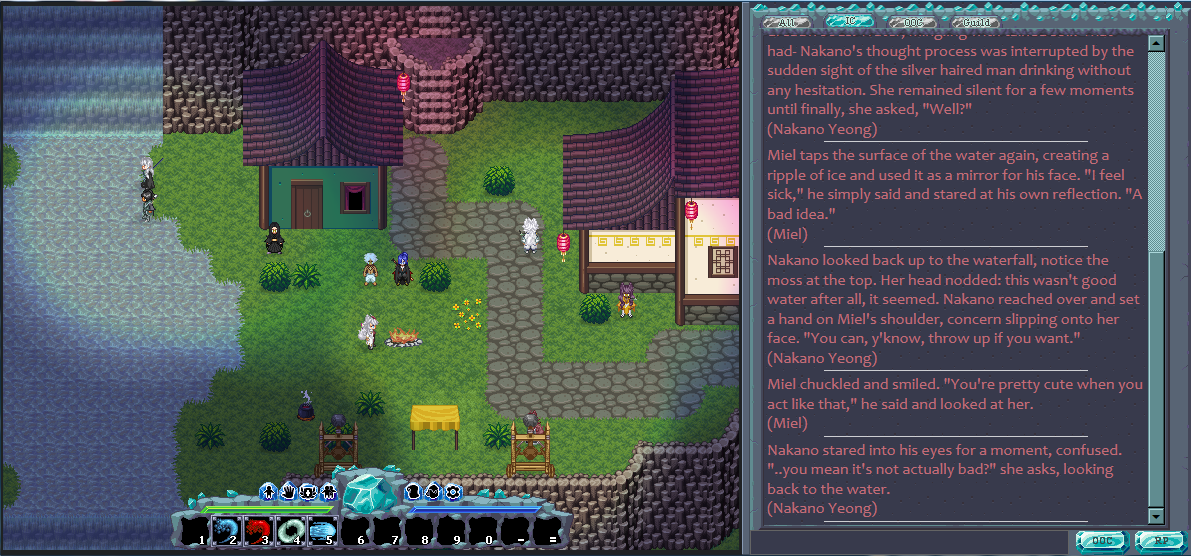Open the gear settings icon
Viewport: 1191px width, 556px height.
point(453,492)
